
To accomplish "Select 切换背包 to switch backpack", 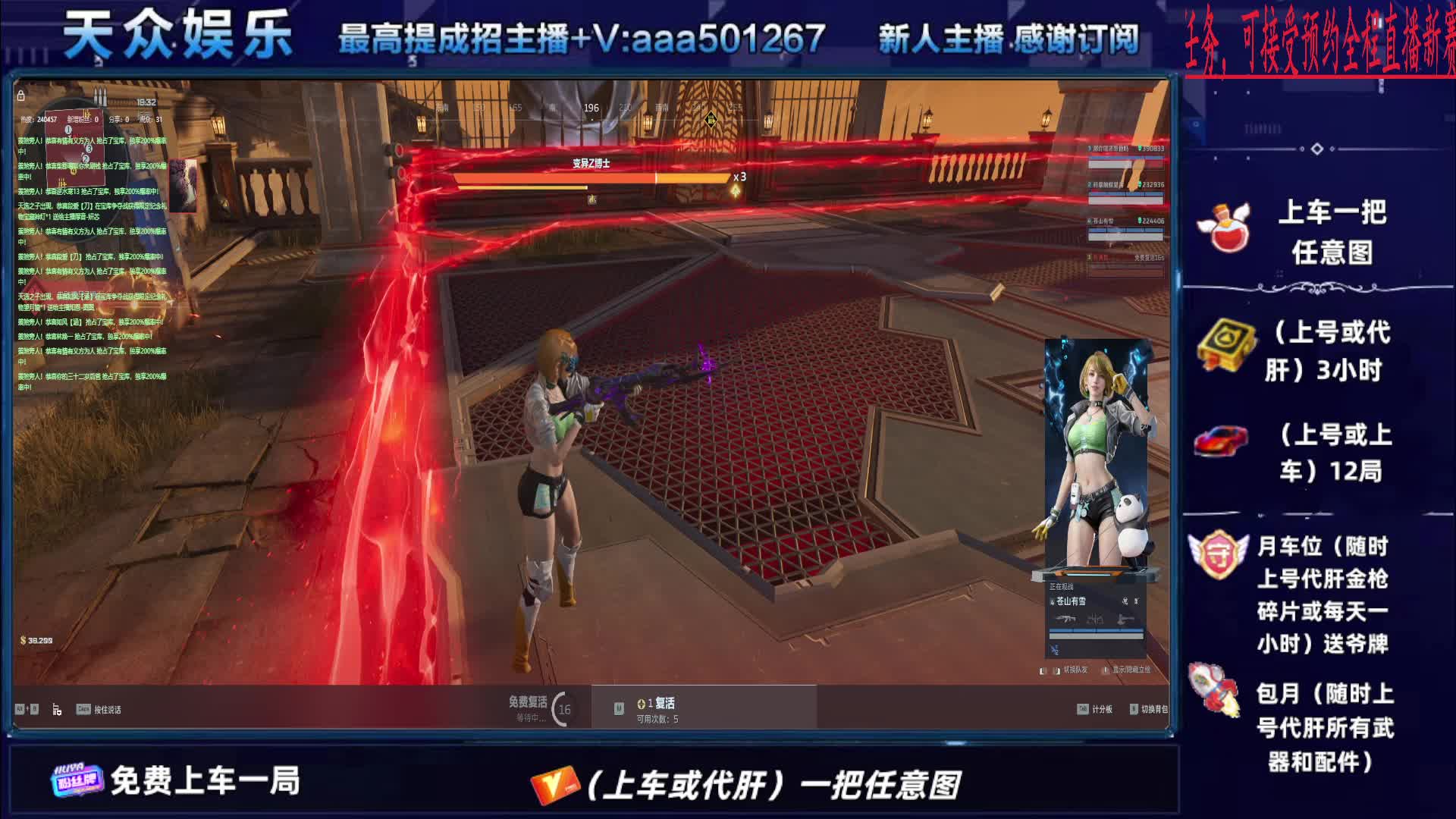I will click(1149, 709).
